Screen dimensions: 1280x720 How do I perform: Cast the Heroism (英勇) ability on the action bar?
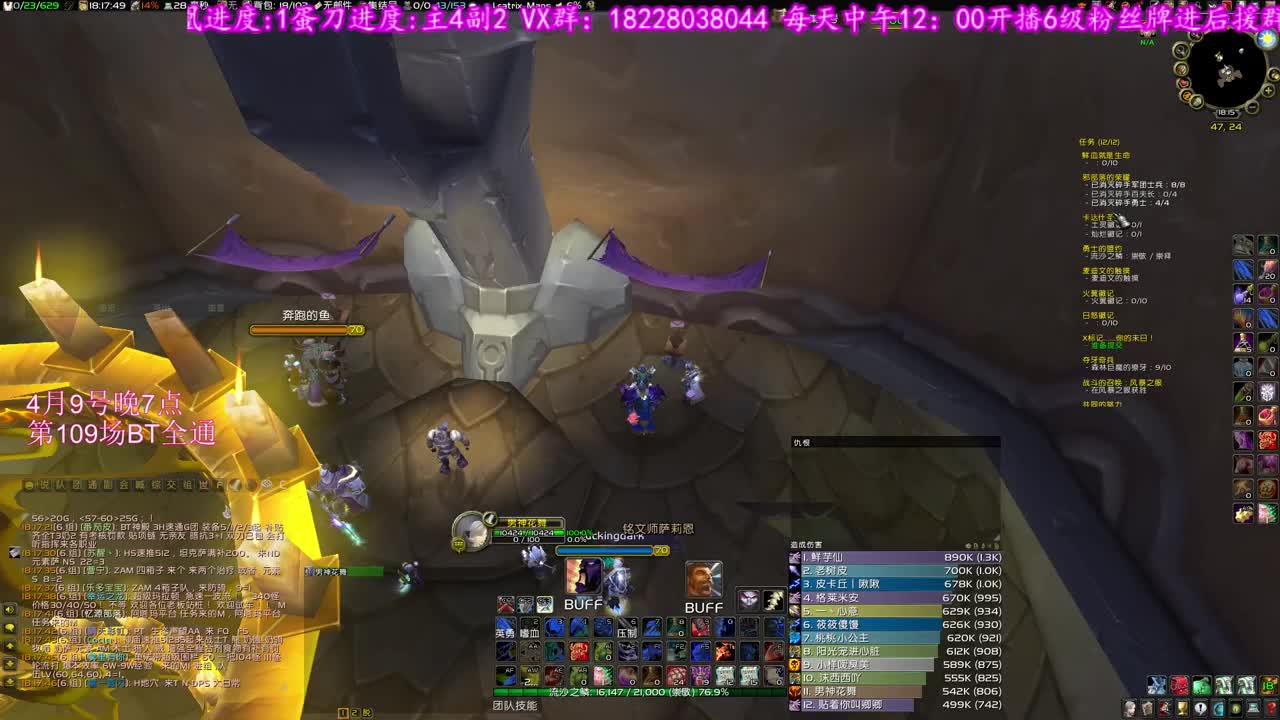tap(505, 629)
